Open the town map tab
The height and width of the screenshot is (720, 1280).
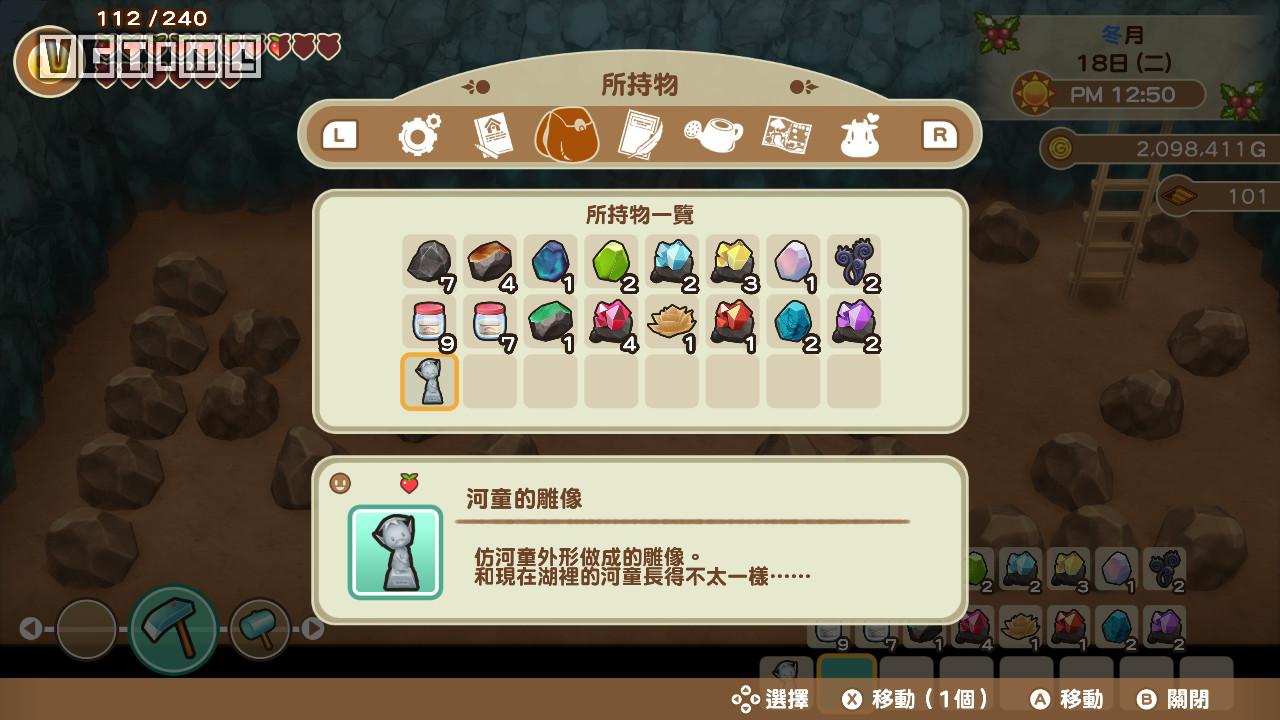click(x=789, y=133)
